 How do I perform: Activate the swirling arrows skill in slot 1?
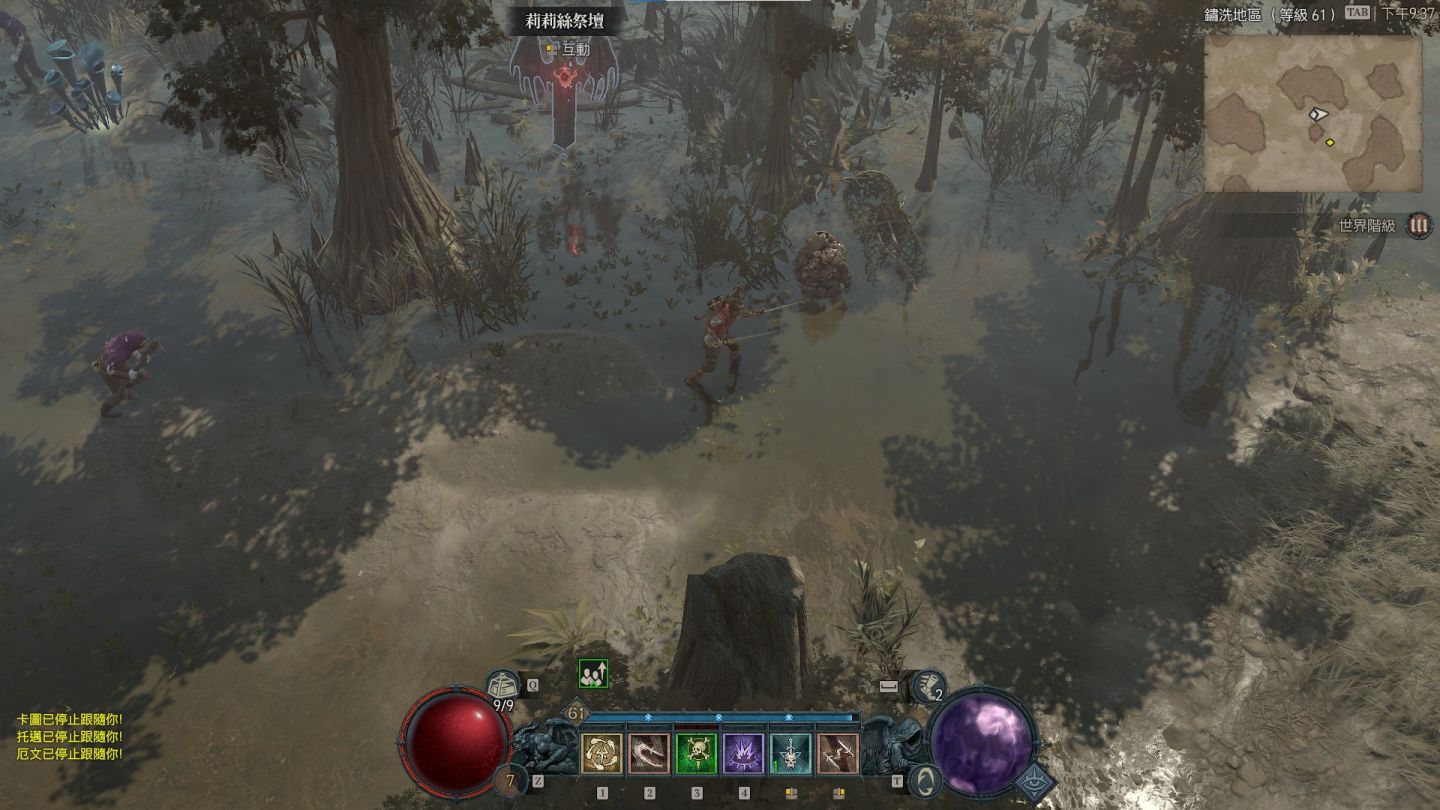(x=601, y=754)
